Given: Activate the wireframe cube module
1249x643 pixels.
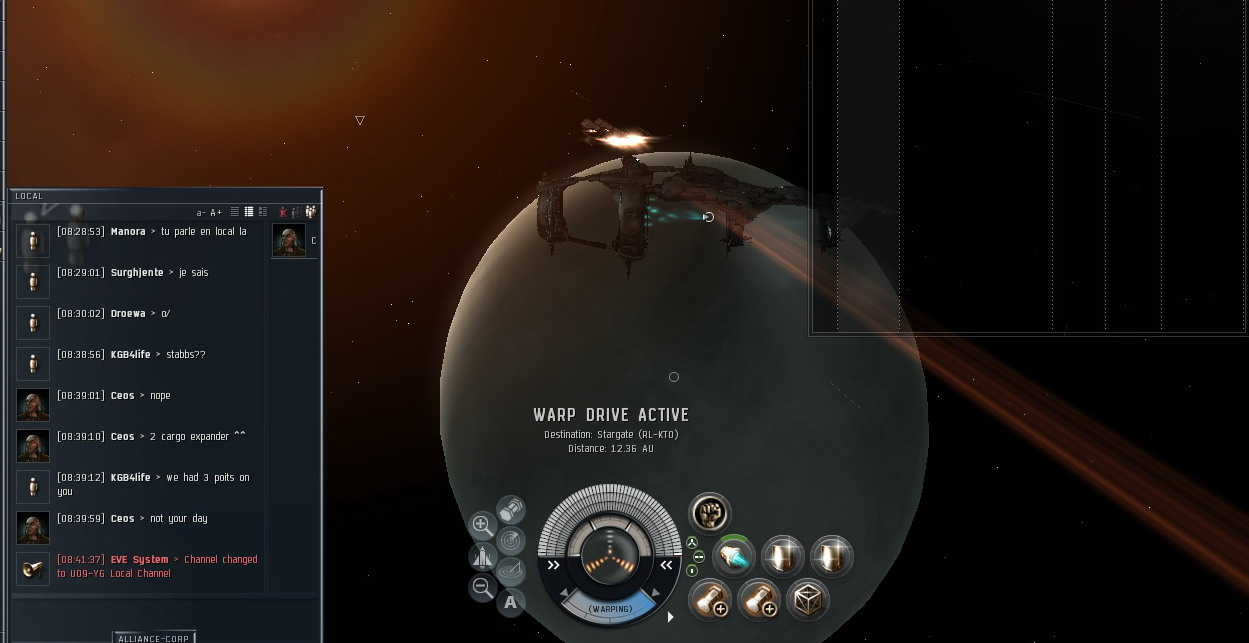Looking at the screenshot, I should 806,600.
